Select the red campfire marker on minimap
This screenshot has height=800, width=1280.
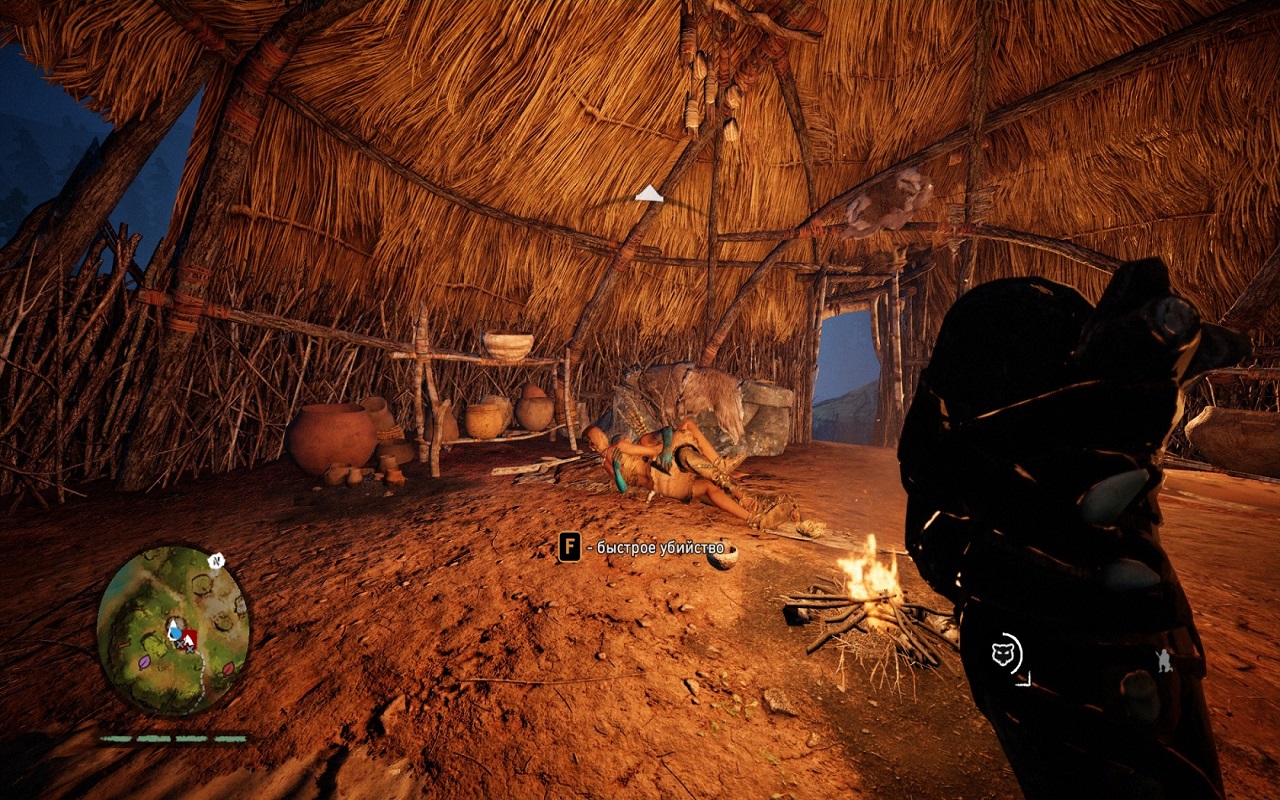[188, 638]
